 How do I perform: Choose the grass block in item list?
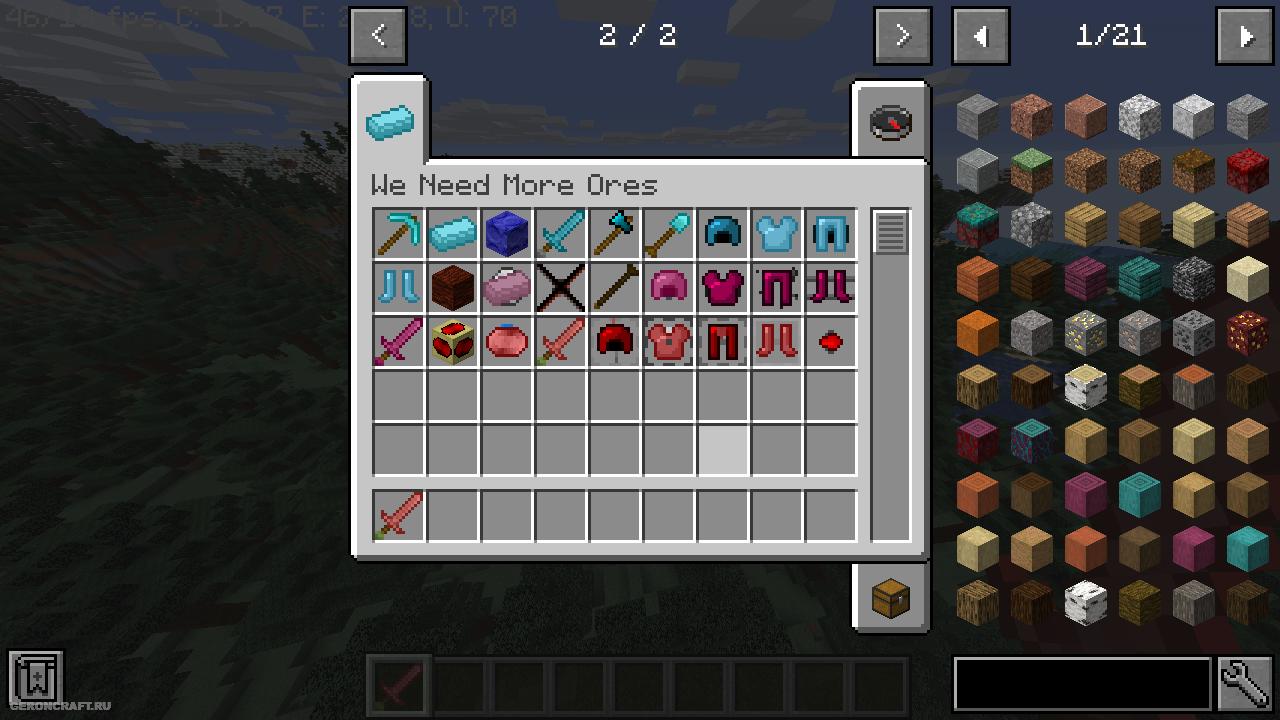pyautogui.click(x=1031, y=171)
